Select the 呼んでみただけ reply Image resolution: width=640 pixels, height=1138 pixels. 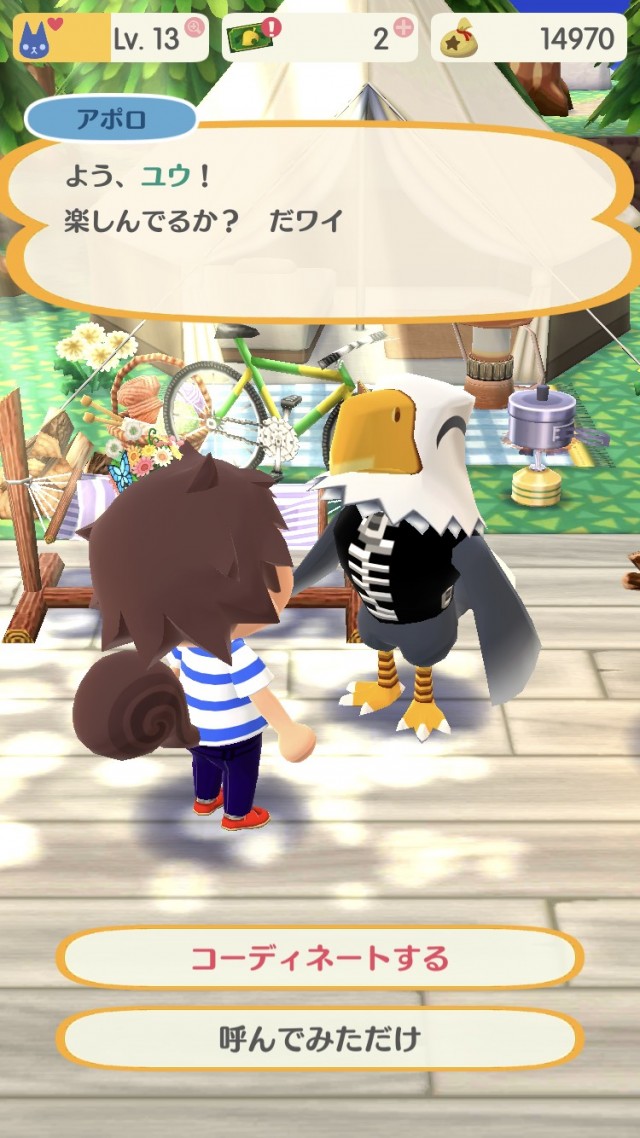[319, 1039]
